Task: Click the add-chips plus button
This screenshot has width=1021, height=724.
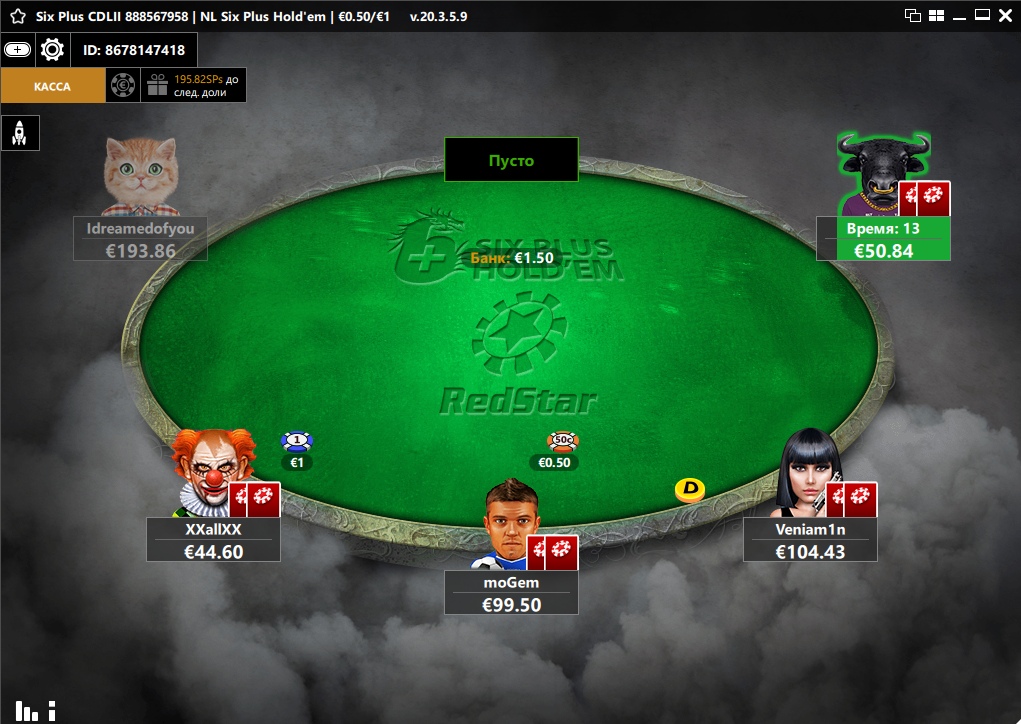Action: point(18,49)
